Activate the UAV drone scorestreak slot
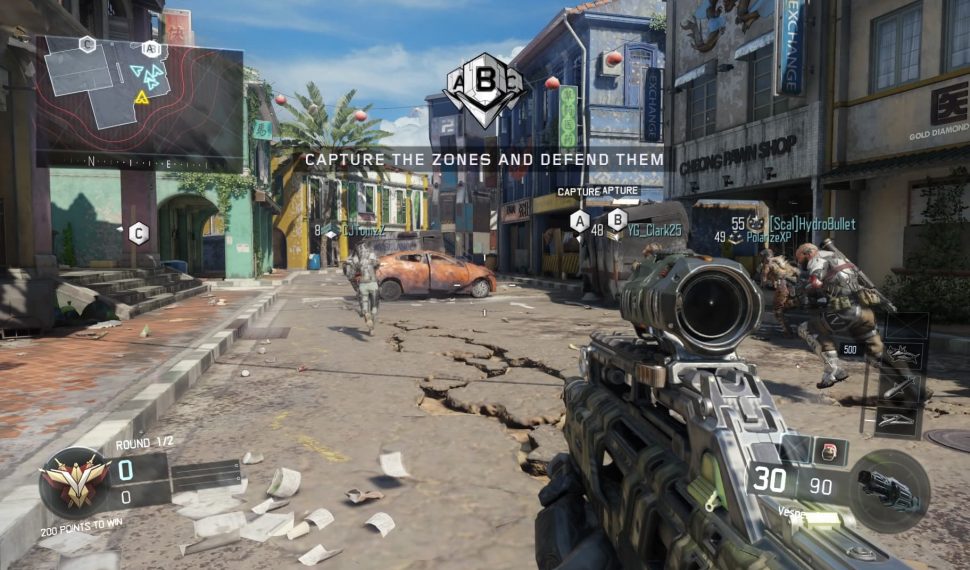 click(897, 420)
